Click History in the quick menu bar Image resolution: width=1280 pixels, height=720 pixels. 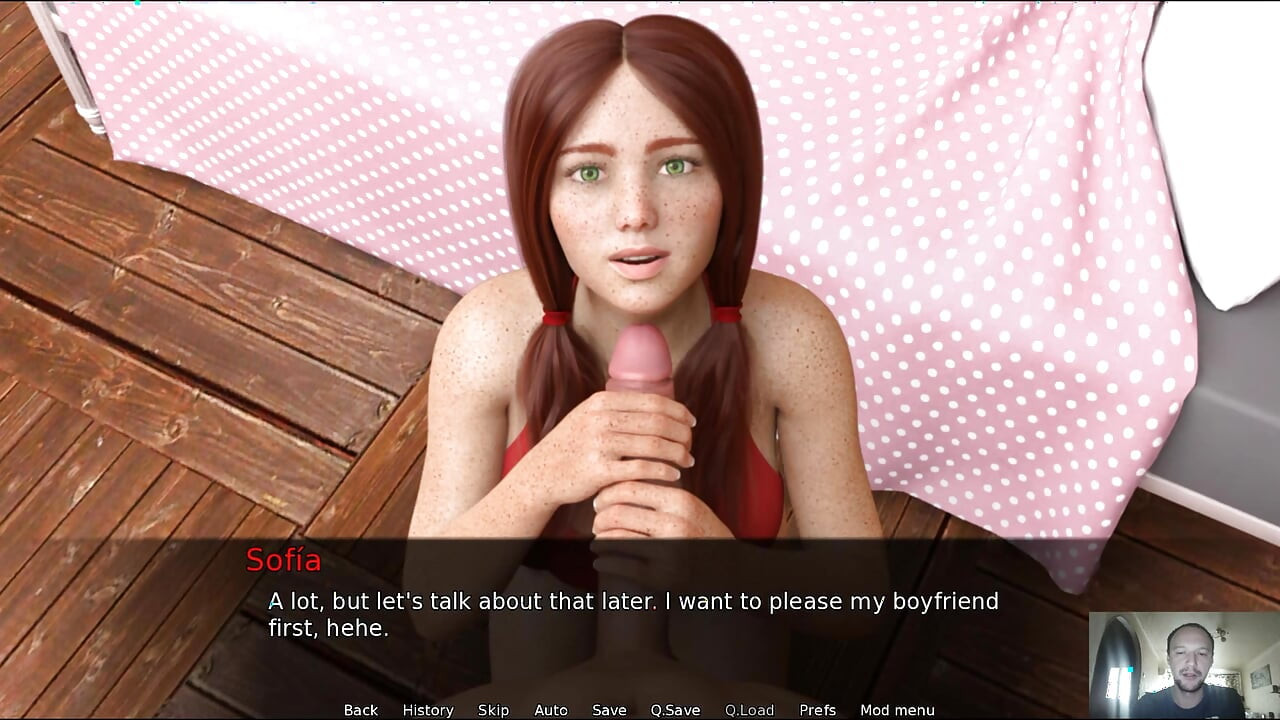[427, 710]
